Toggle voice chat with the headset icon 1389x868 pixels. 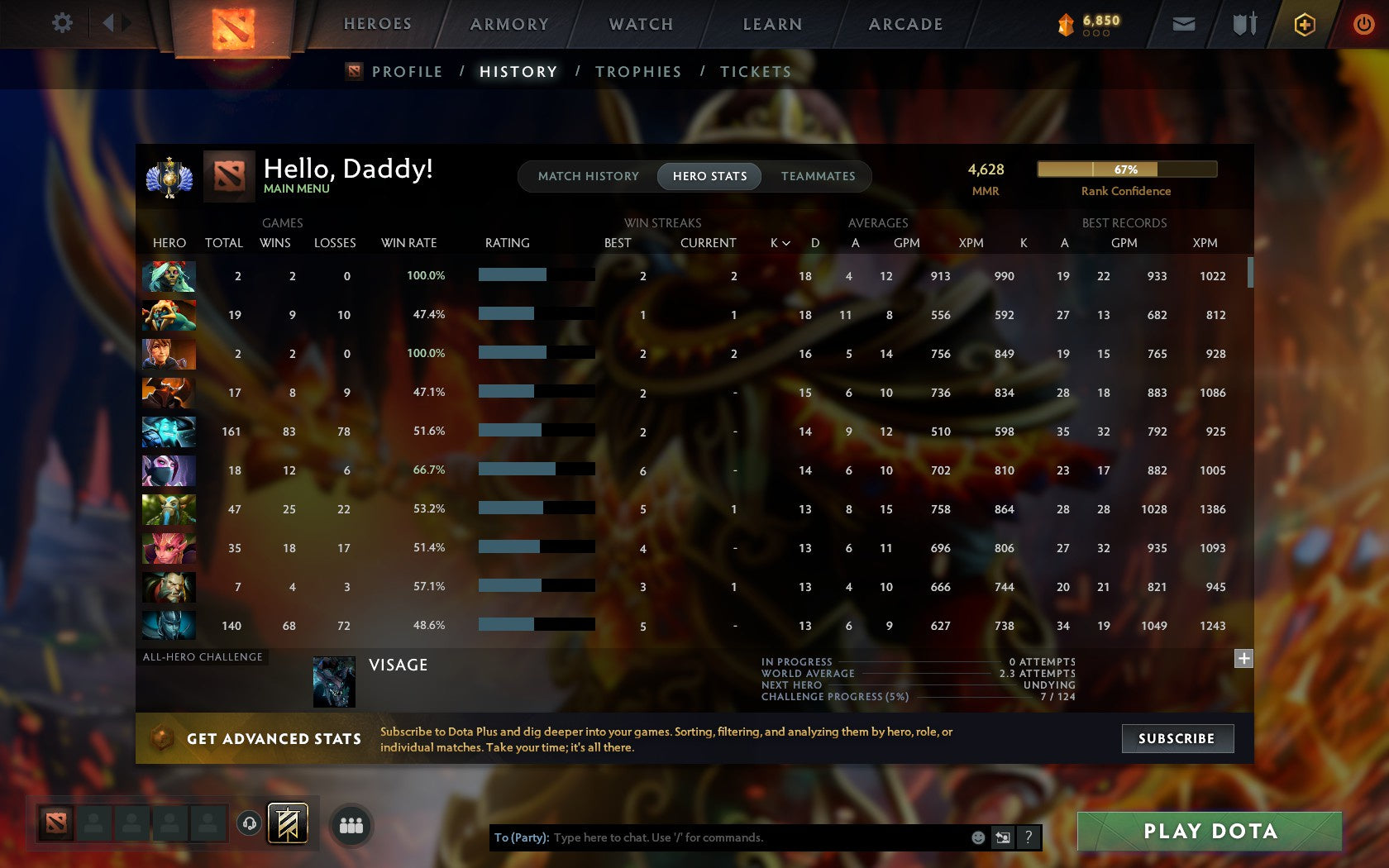(x=250, y=823)
